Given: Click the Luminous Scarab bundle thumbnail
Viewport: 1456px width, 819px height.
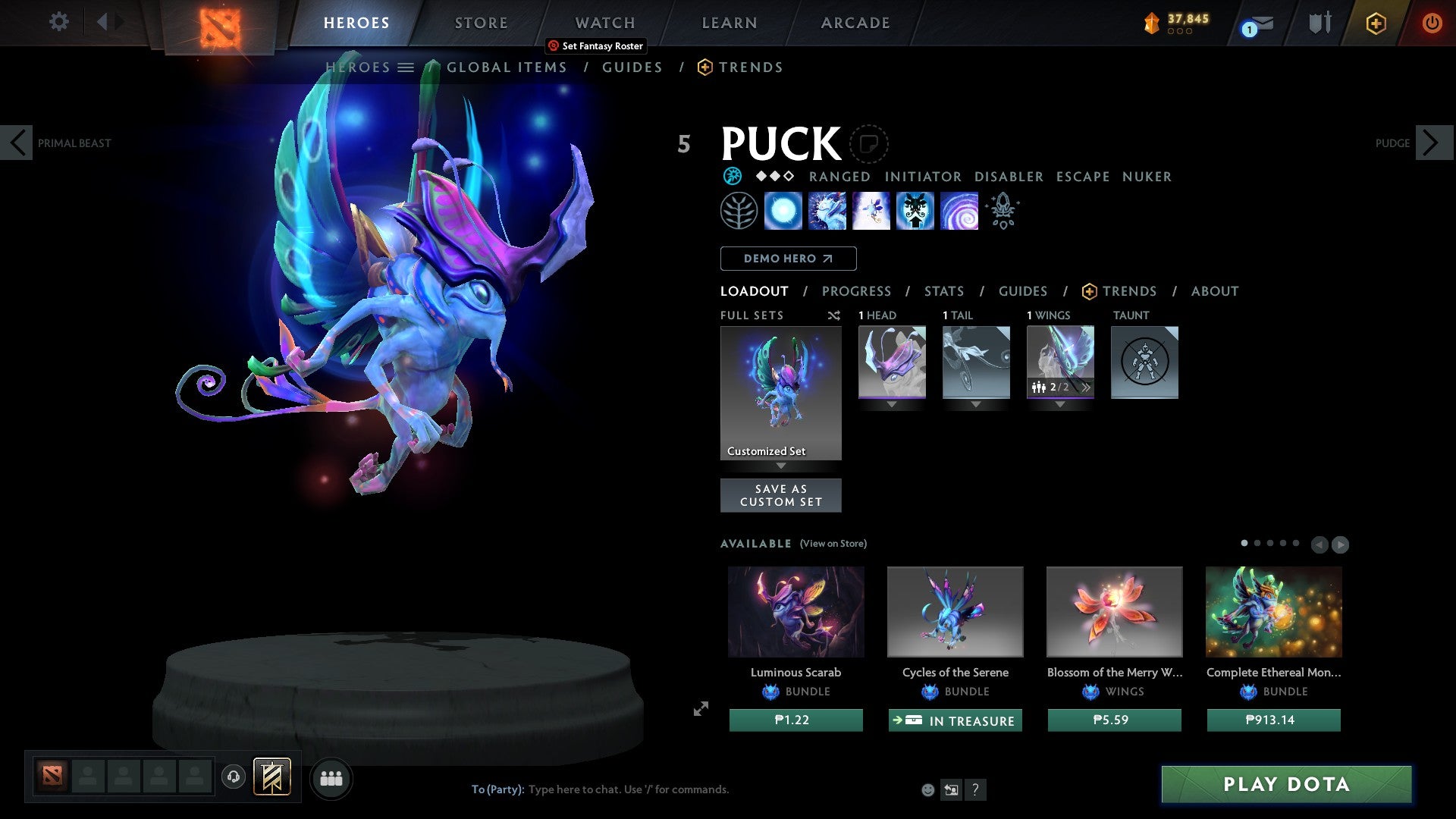Looking at the screenshot, I should pyautogui.click(x=795, y=611).
